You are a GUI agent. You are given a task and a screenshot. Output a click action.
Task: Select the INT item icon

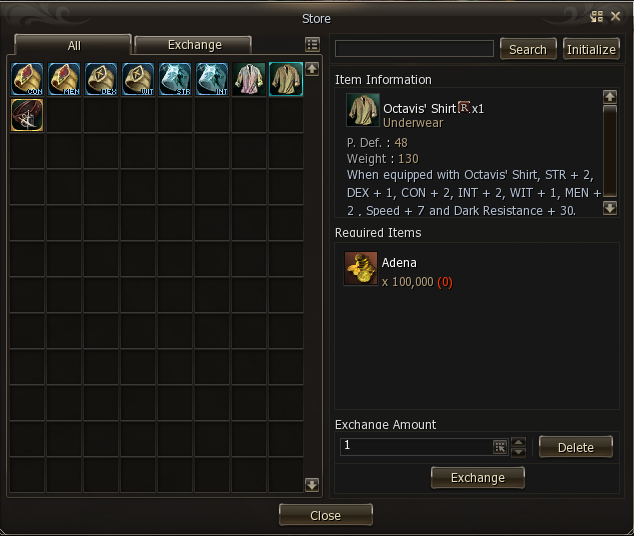(212, 78)
